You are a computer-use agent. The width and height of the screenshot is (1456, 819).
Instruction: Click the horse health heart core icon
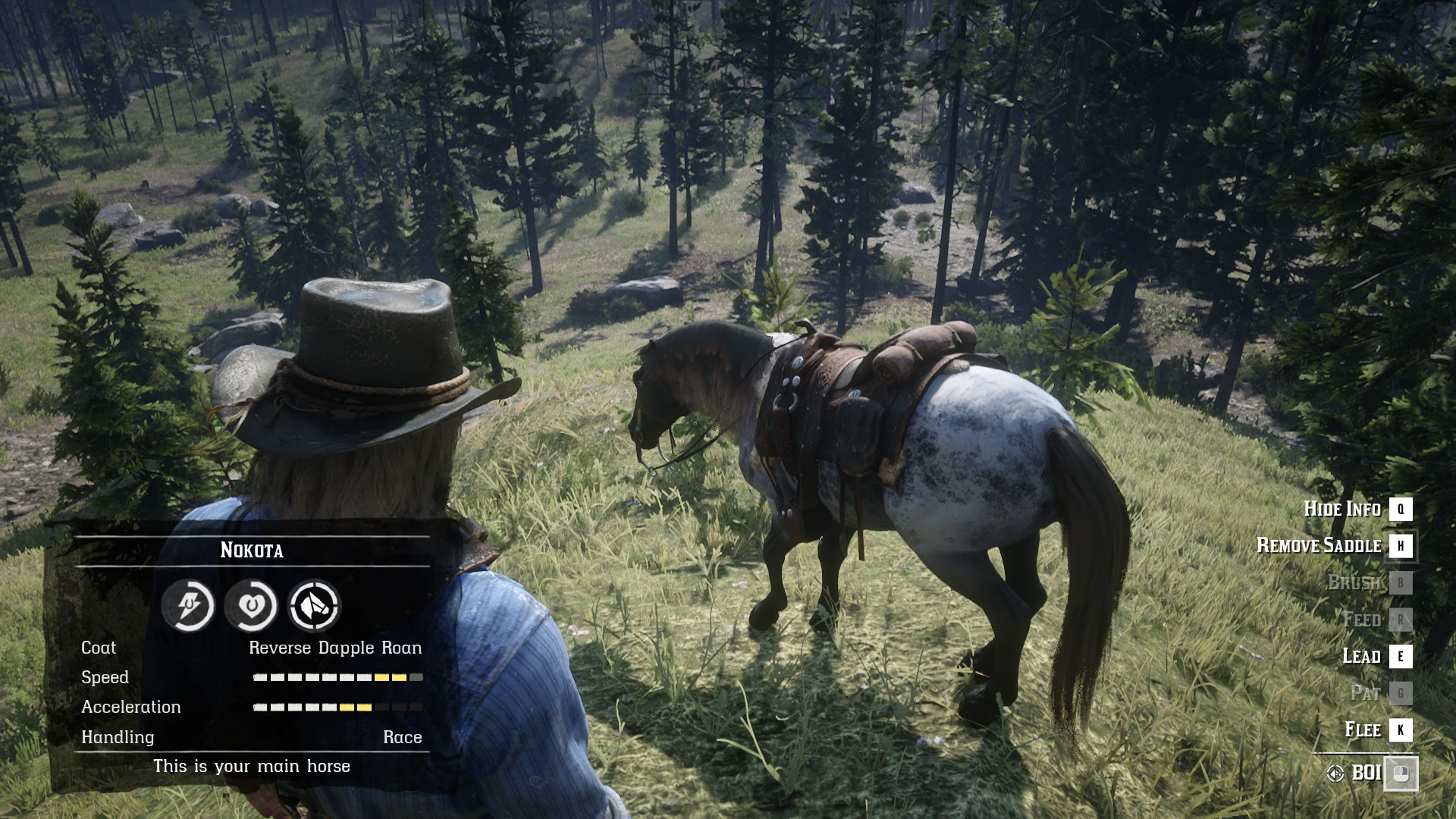[x=251, y=605]
